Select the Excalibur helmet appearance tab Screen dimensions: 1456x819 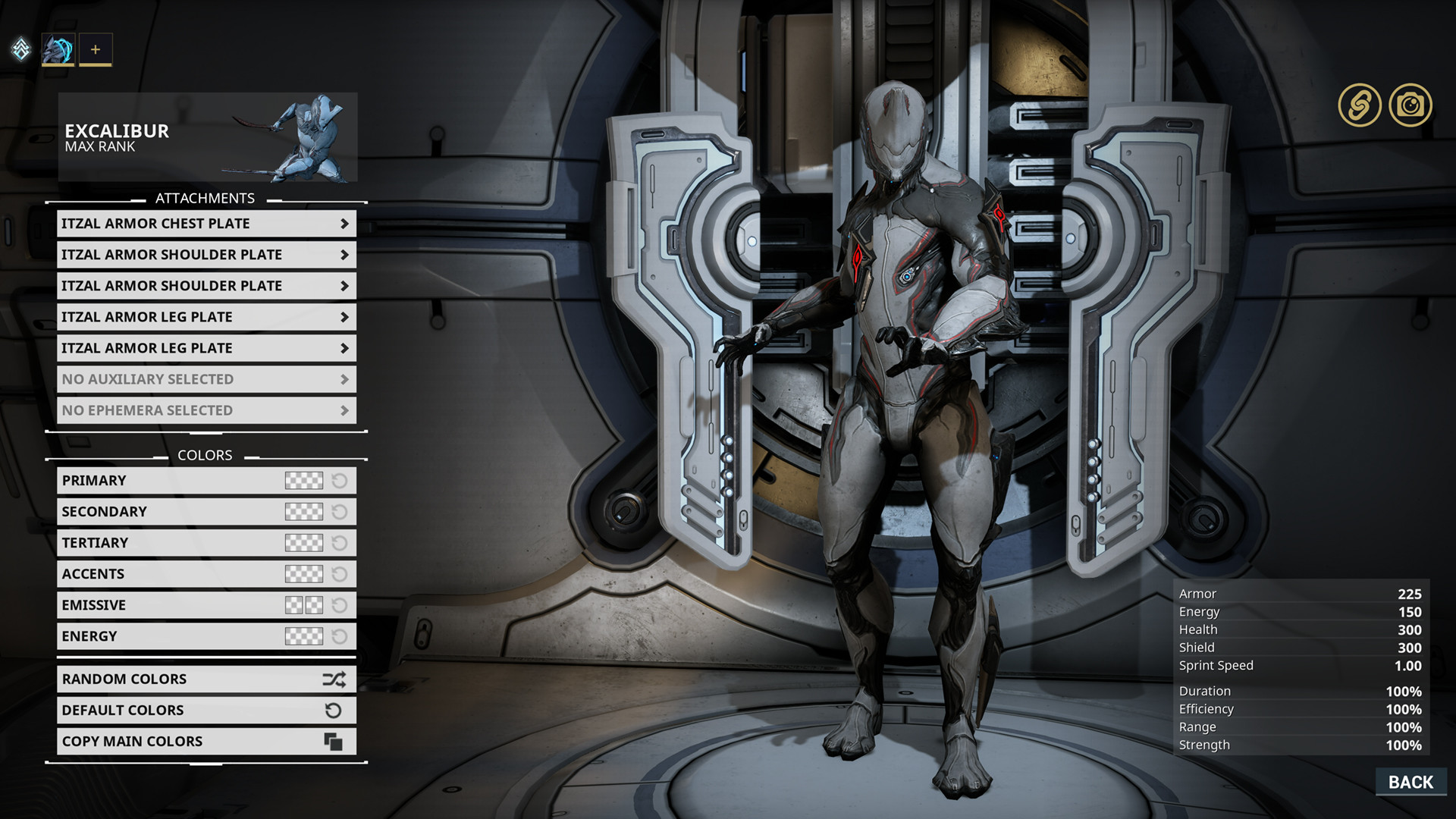(x=58, y=50)
